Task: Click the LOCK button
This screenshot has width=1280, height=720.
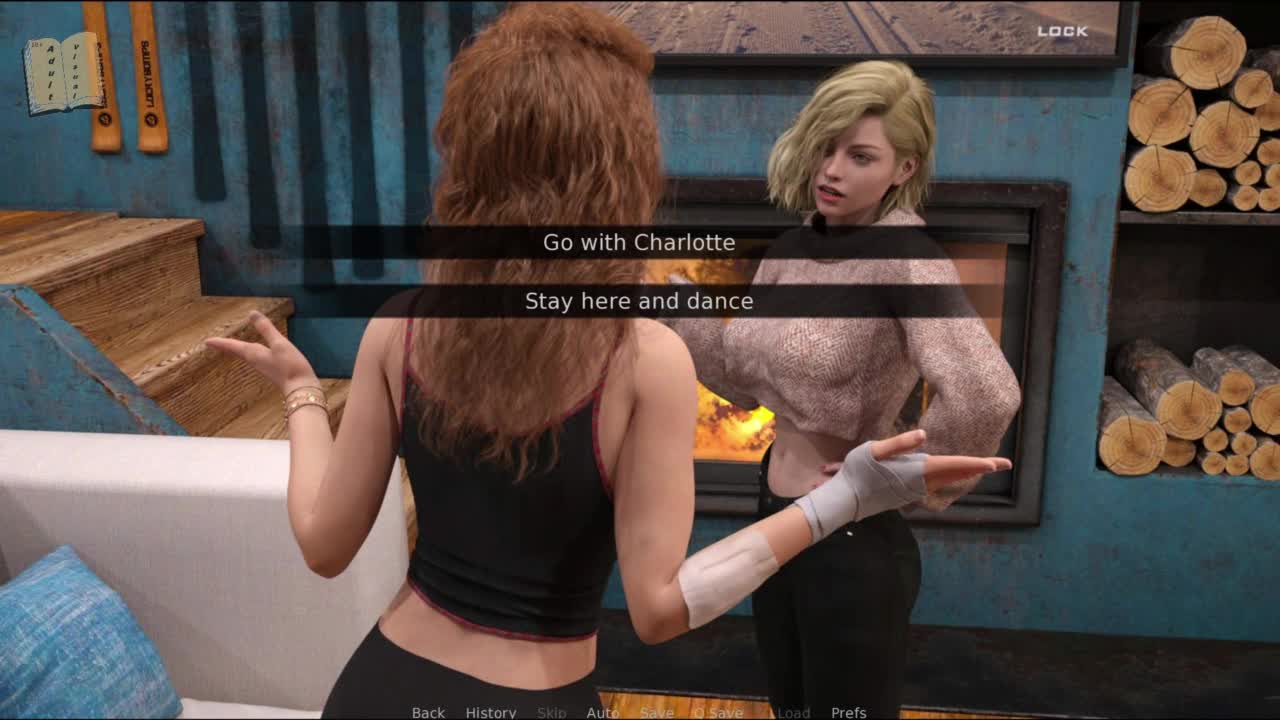Action: pos(1062,31)
